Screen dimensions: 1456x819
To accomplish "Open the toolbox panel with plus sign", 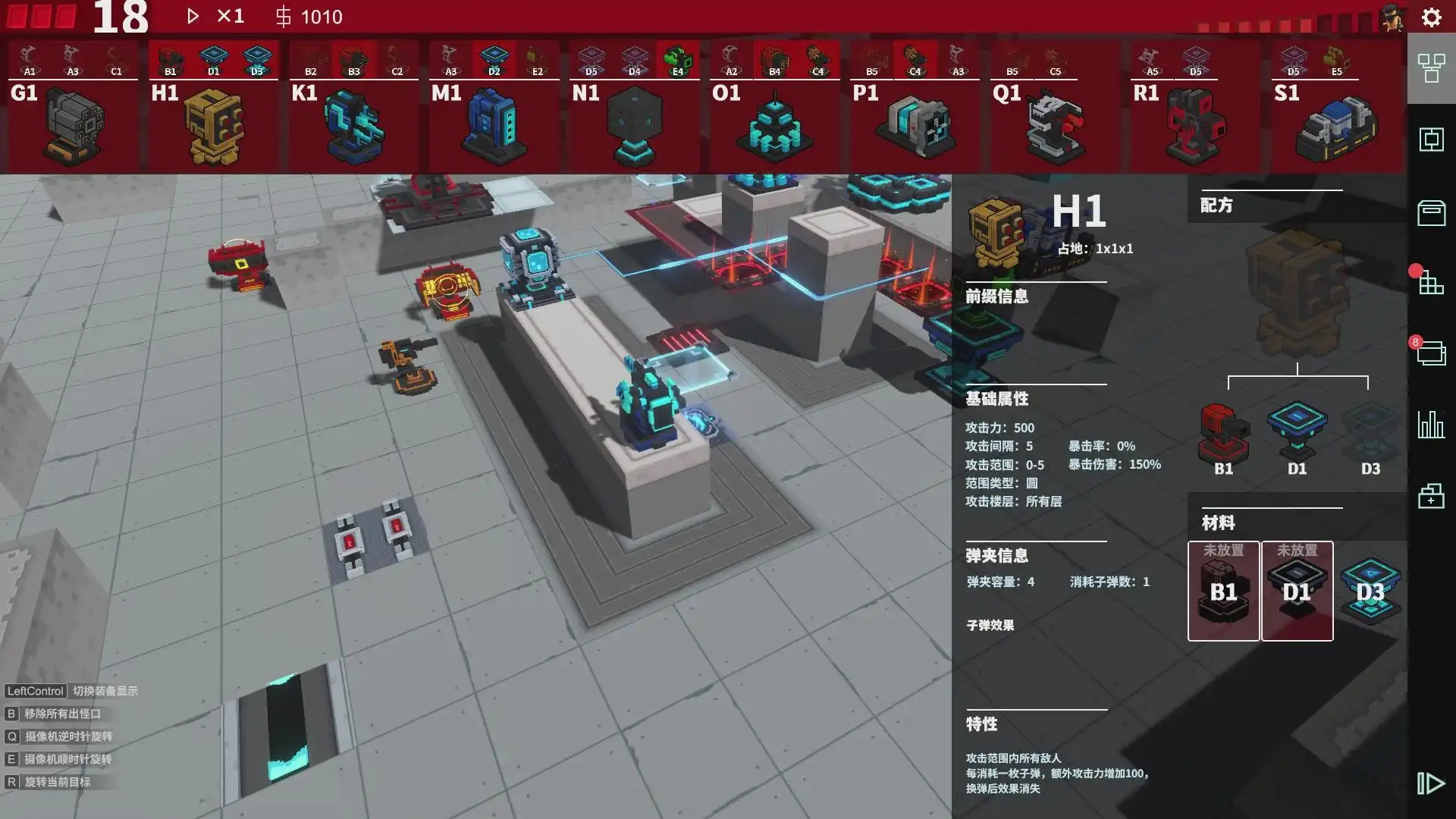I will click(x=1430, y=497).
